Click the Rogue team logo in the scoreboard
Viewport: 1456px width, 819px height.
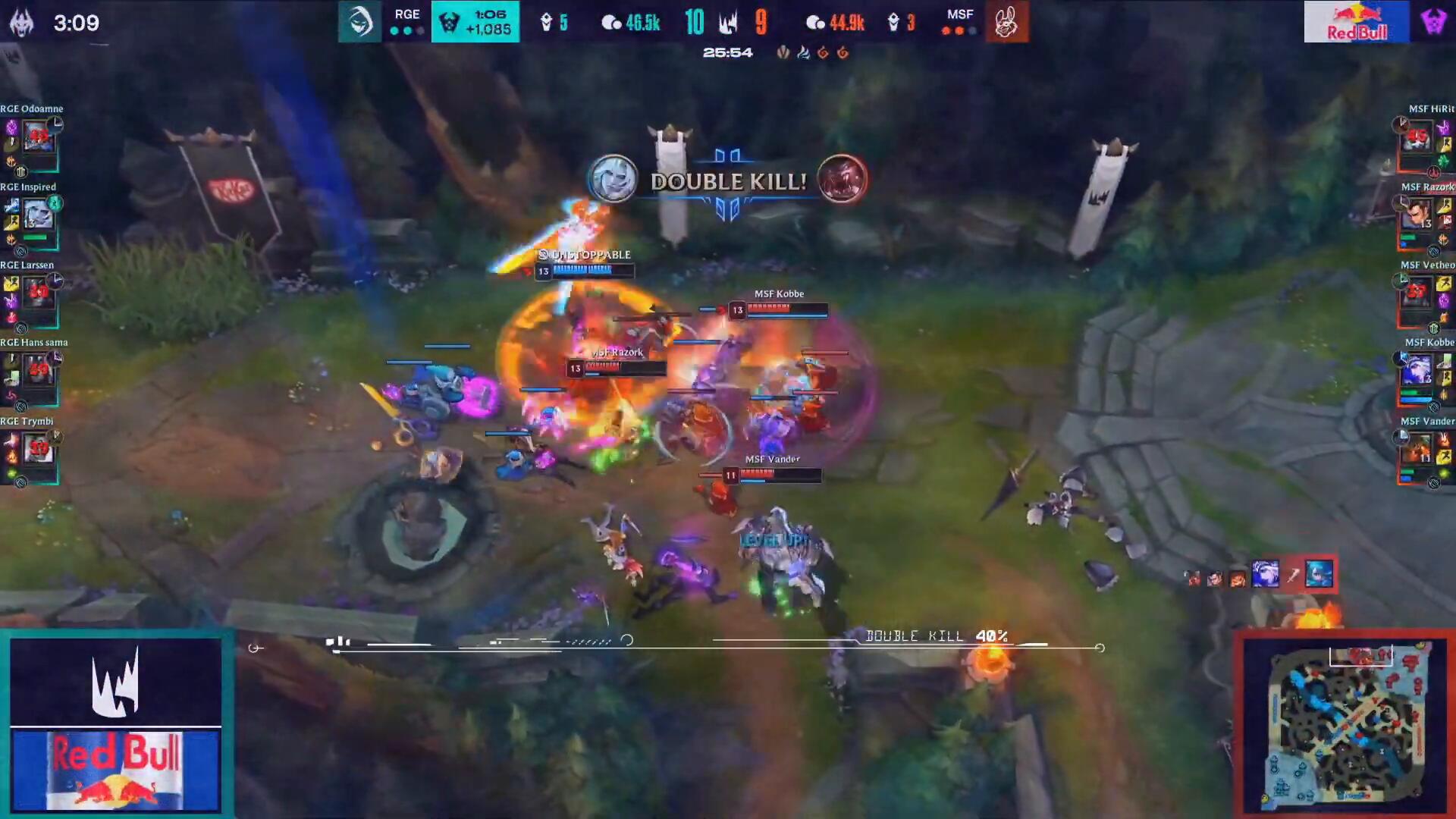tap(359, 21)
